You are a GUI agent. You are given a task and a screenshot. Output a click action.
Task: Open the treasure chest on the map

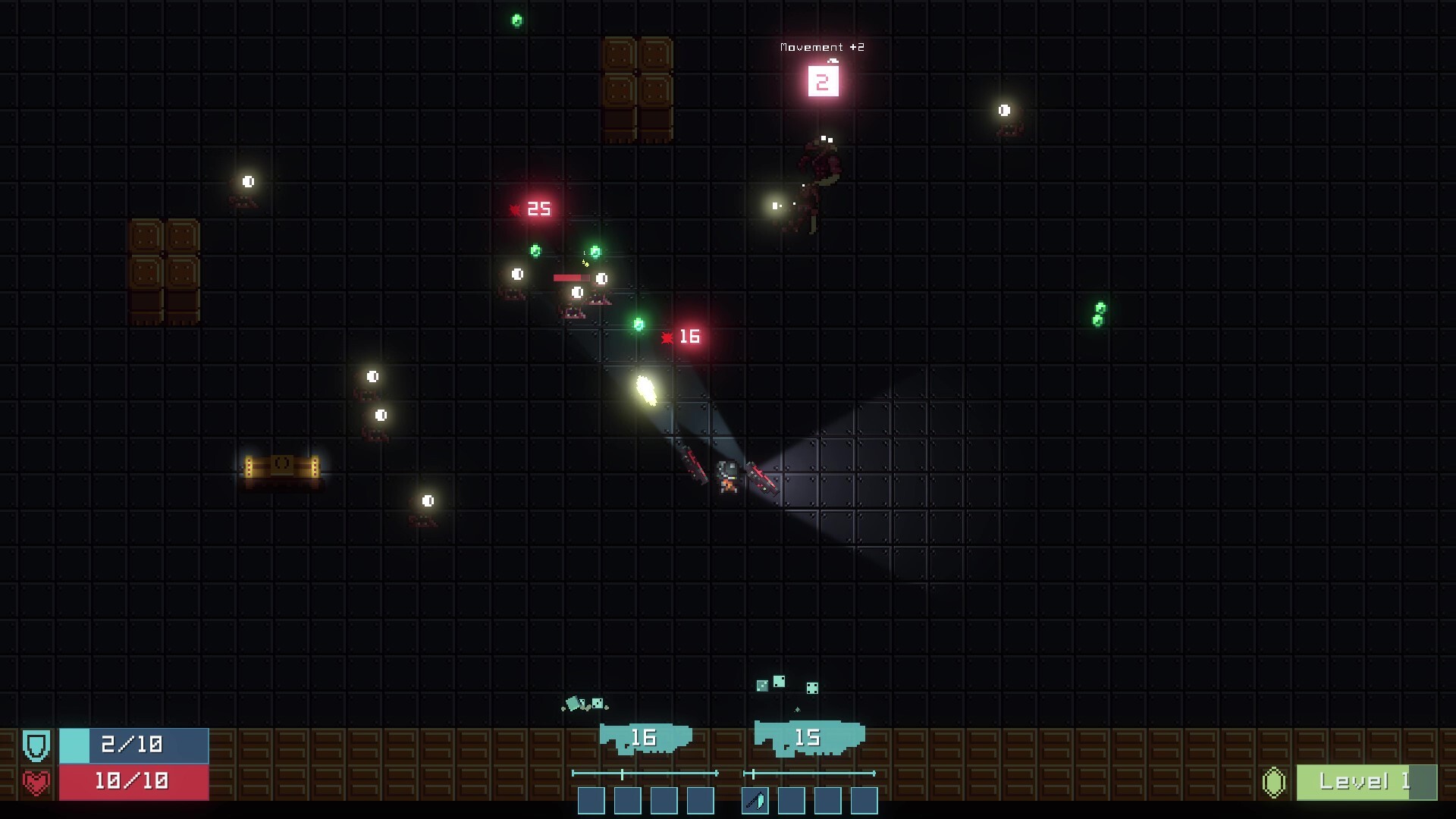283,468
